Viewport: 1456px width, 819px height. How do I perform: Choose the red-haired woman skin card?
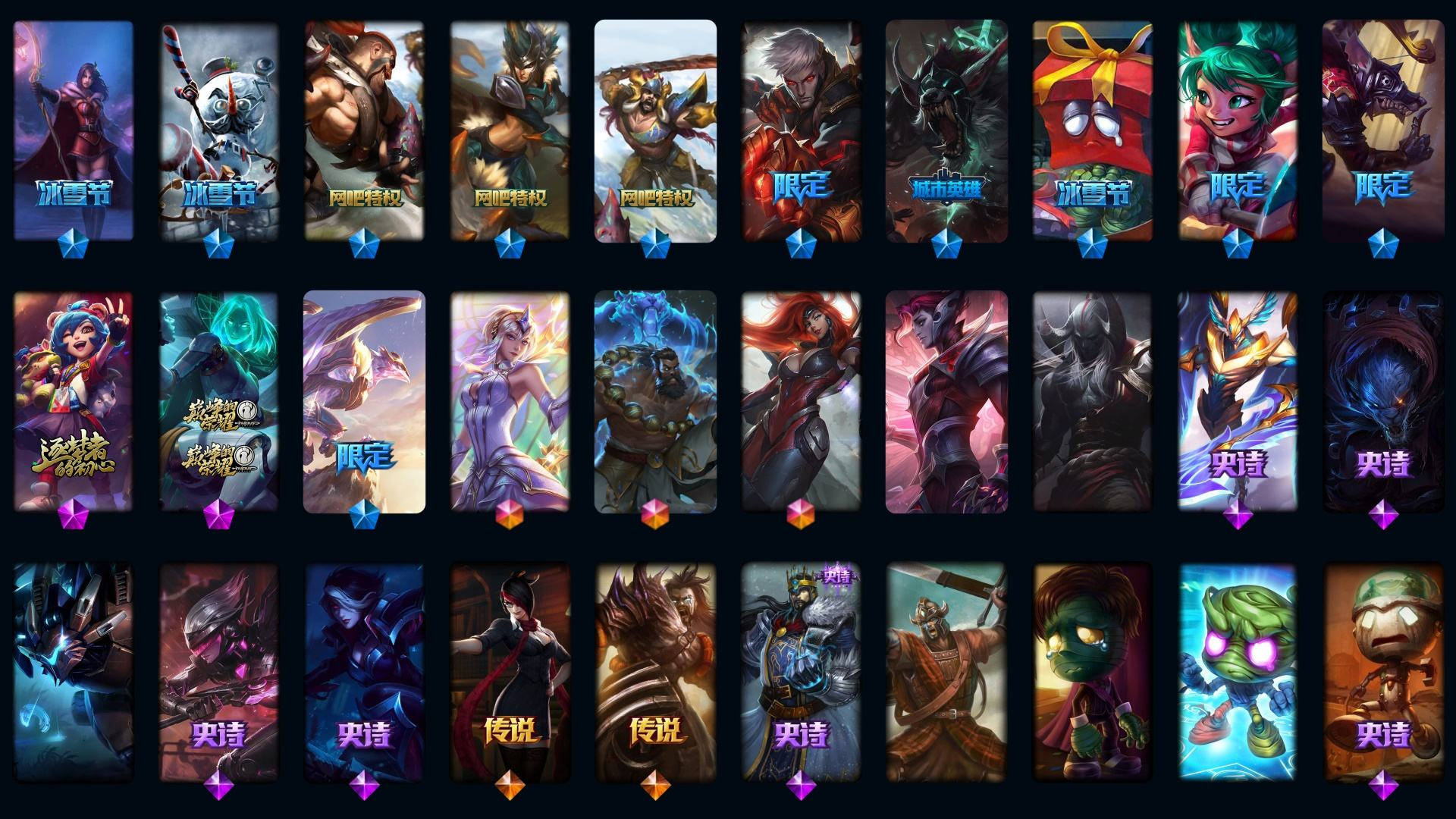(802, 402)
